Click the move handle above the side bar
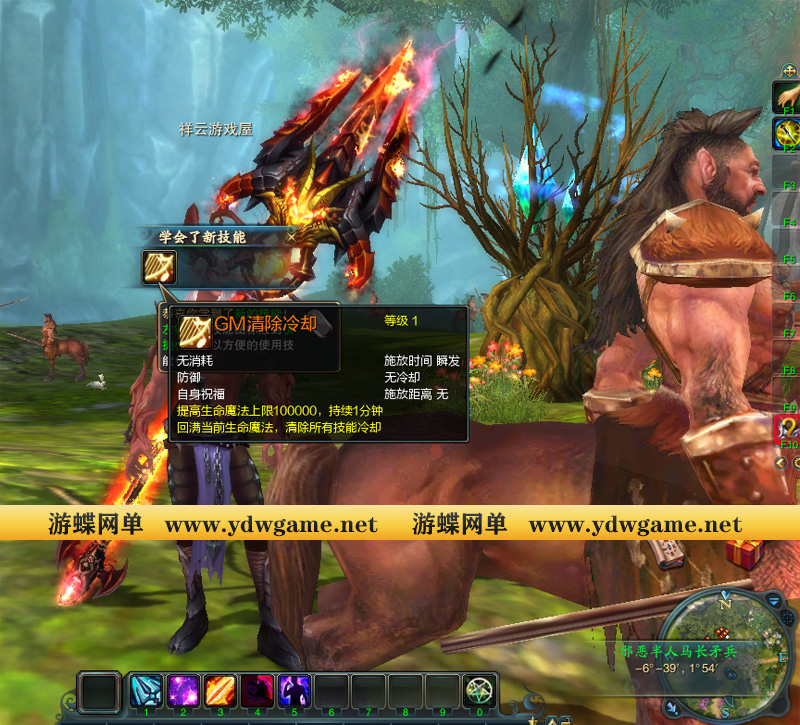The height and width of the screenshot is (725, 800). point(790,72)
